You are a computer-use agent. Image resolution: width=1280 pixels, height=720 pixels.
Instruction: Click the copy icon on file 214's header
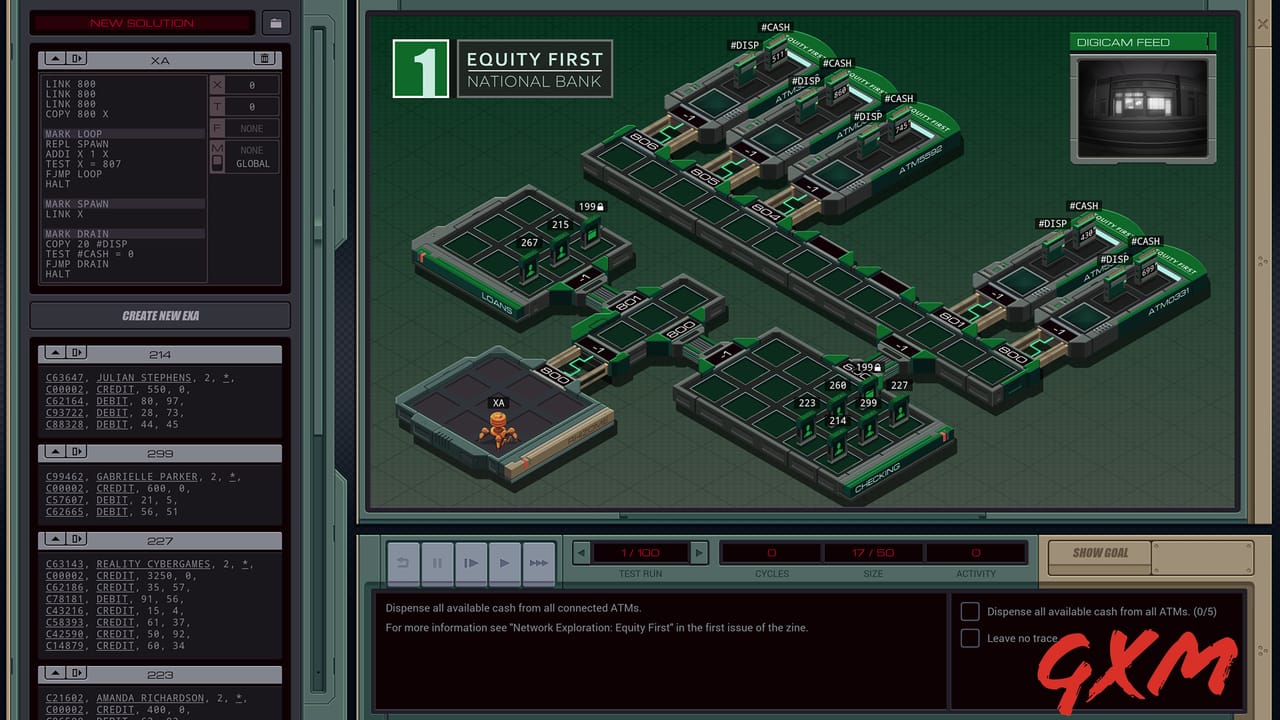pyautogui.click(x=76, y=352)
